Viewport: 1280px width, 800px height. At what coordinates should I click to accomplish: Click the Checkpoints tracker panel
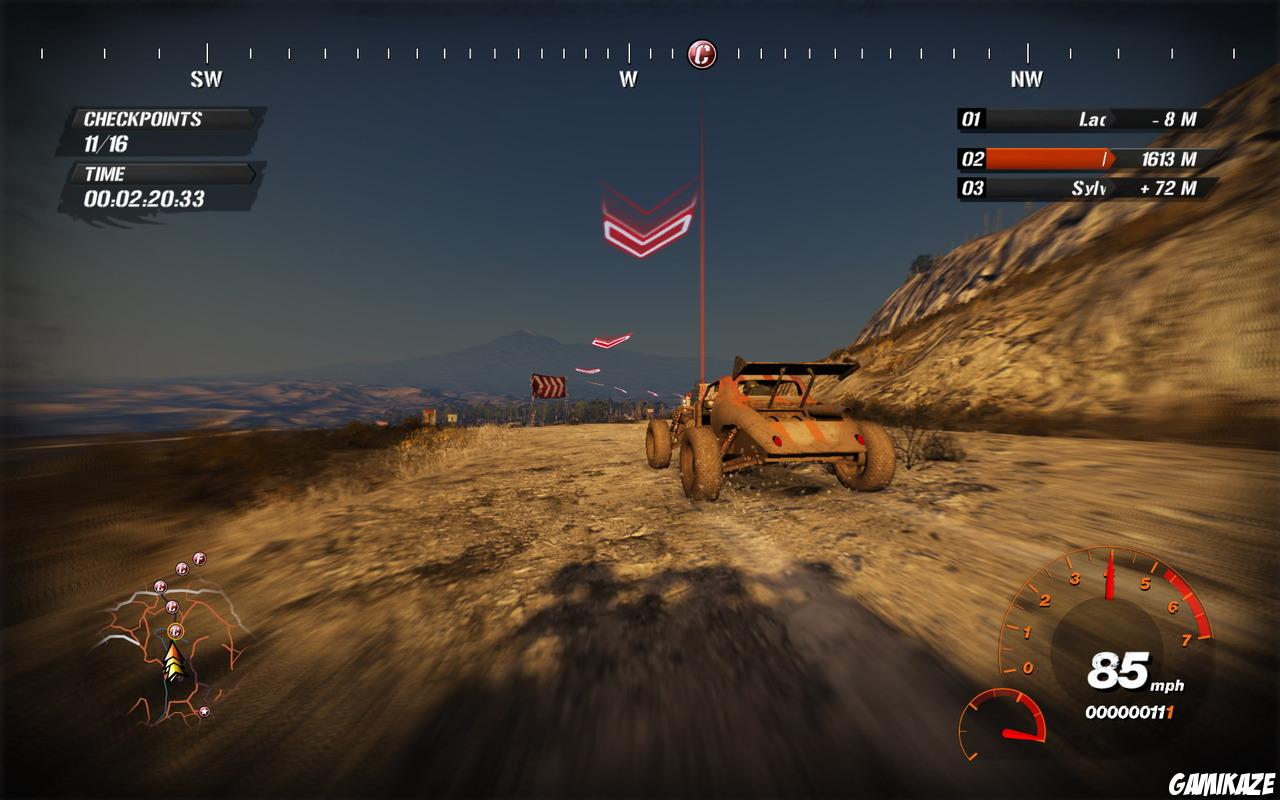tap(162, 131)
